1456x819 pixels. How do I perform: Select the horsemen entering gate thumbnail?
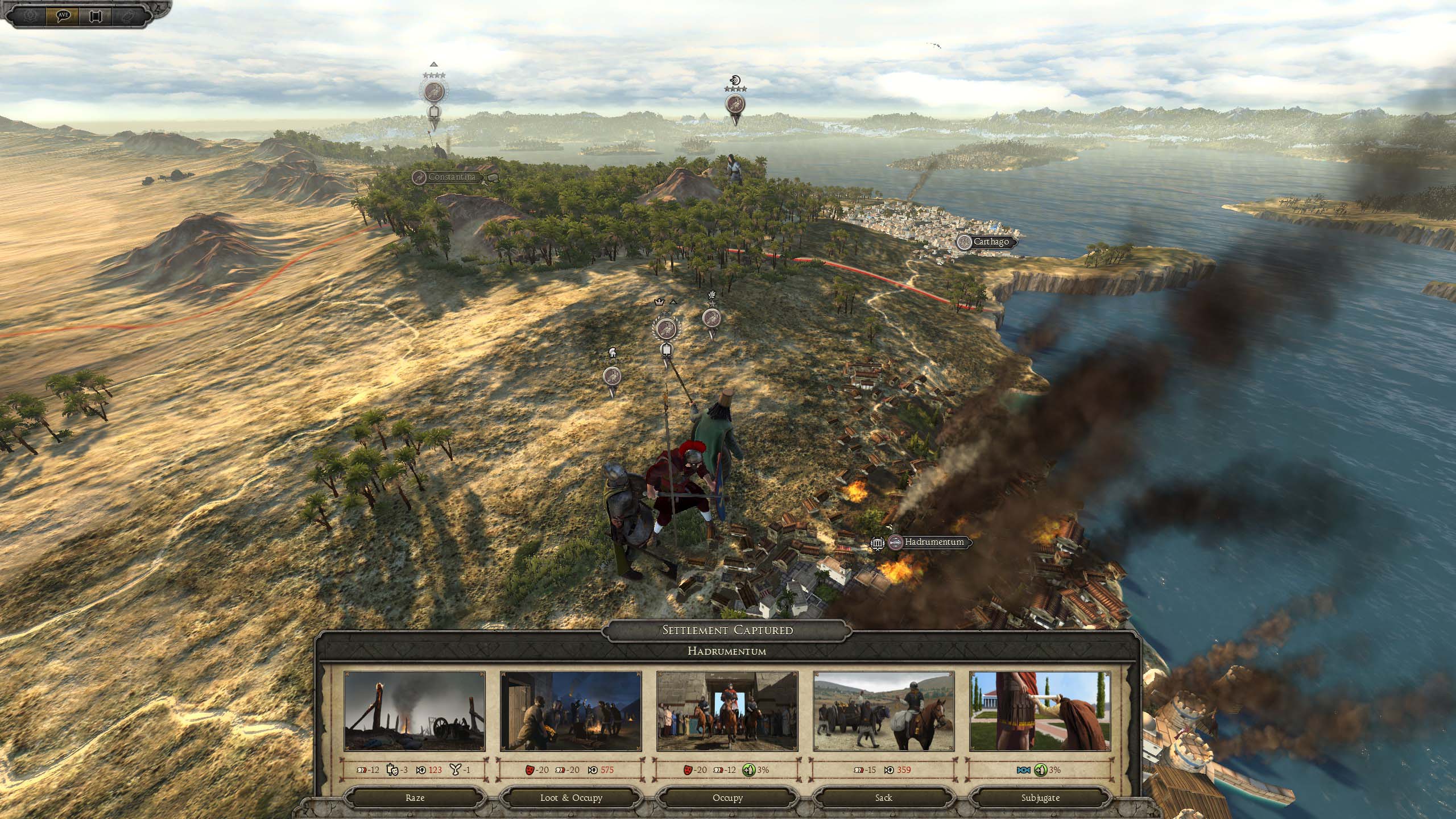(727, 712)
